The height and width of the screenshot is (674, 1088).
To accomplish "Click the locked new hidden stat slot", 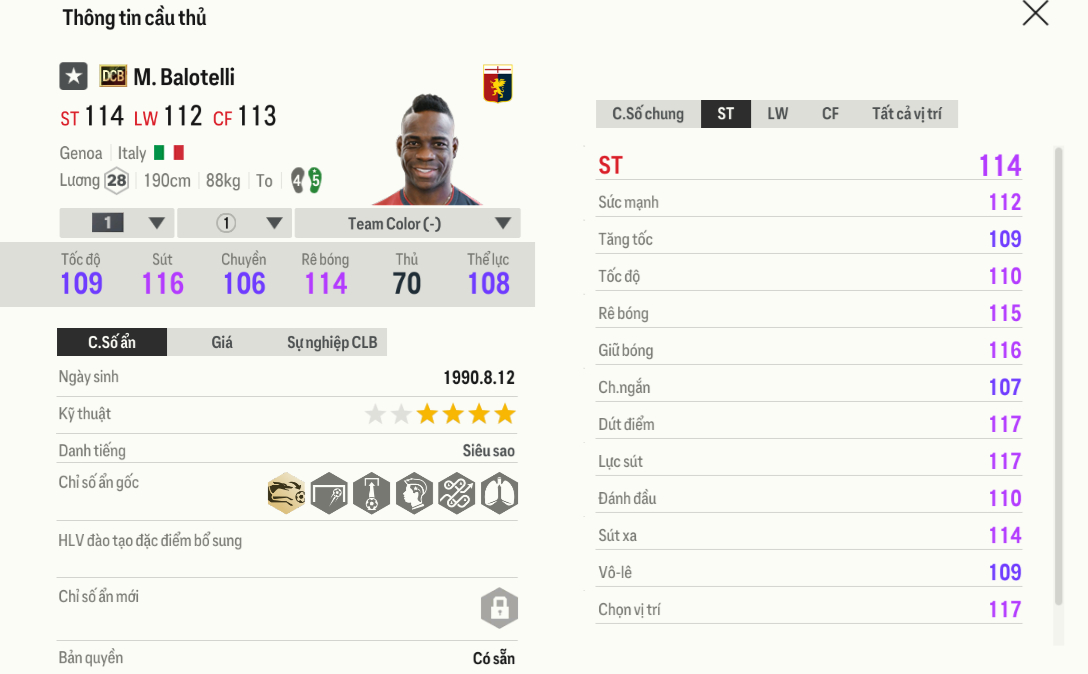I will (499, 607).
